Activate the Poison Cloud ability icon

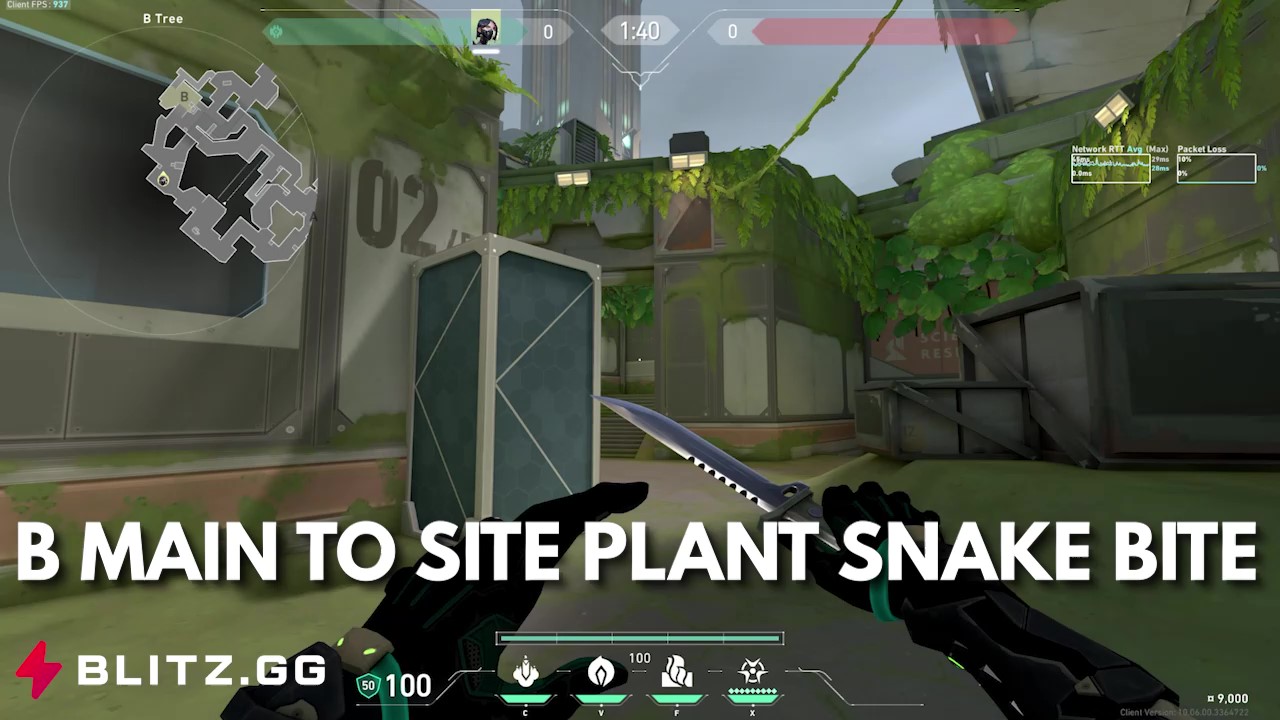point(601,672)
